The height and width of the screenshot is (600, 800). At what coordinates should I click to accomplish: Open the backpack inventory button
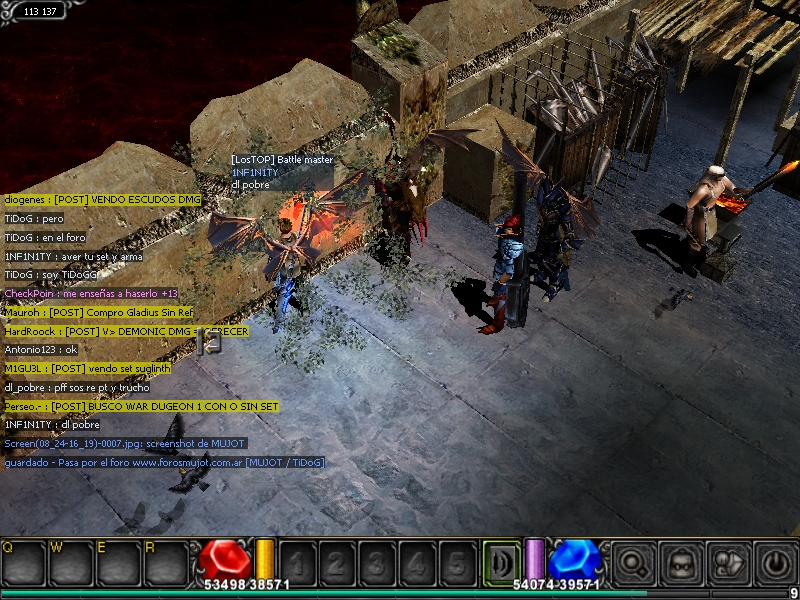tap(681, 561)
